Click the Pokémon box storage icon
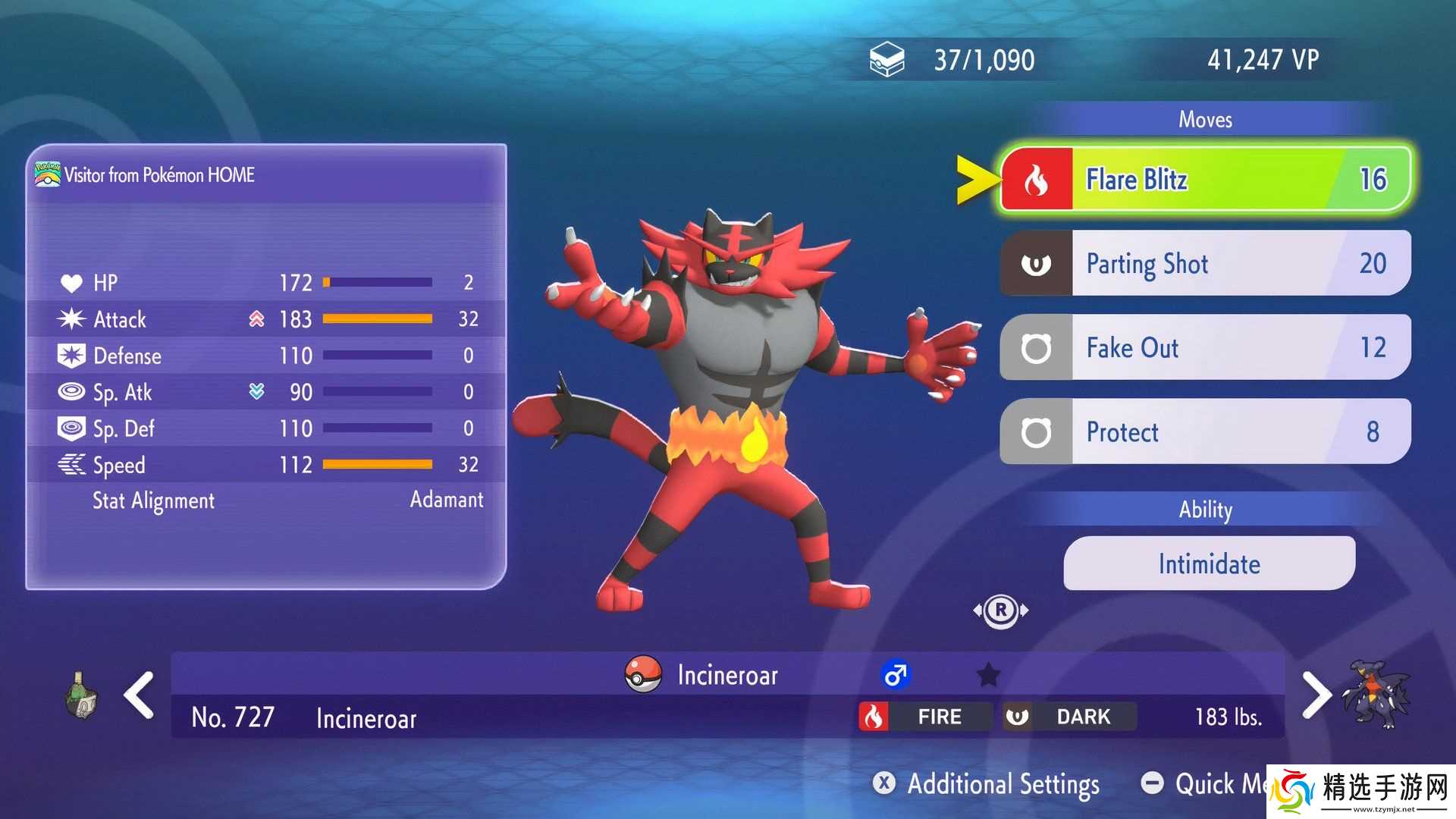 point(886,60)
